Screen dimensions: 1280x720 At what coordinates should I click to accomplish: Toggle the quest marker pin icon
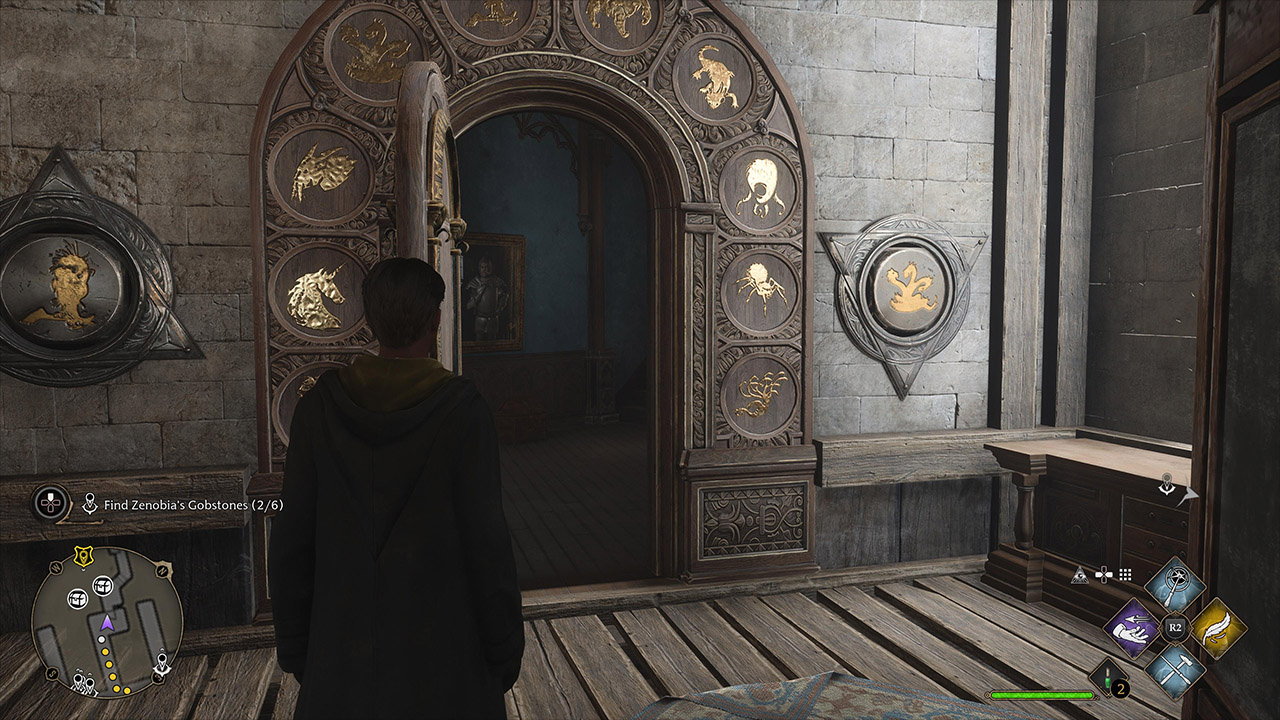pos(90,503)
